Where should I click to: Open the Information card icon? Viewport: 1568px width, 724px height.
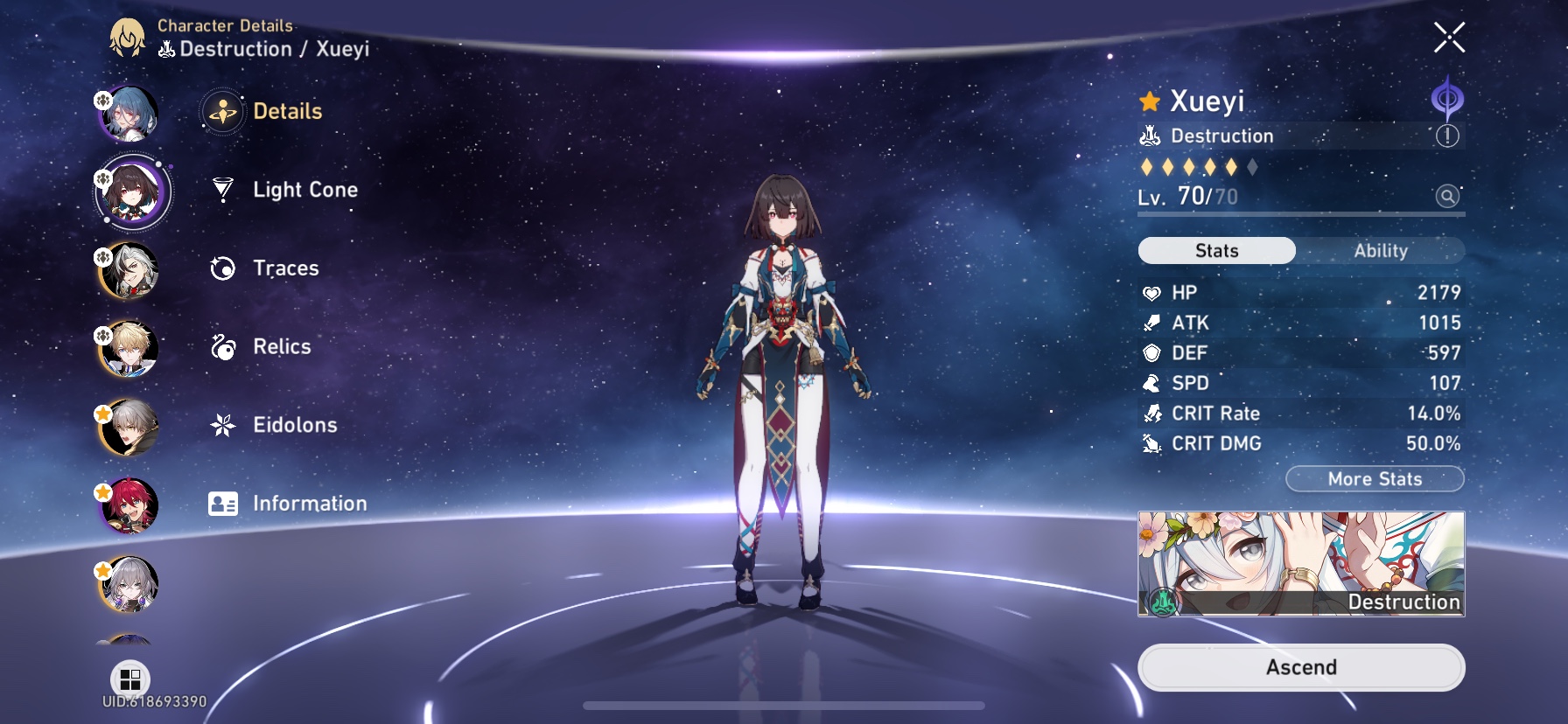224,503
